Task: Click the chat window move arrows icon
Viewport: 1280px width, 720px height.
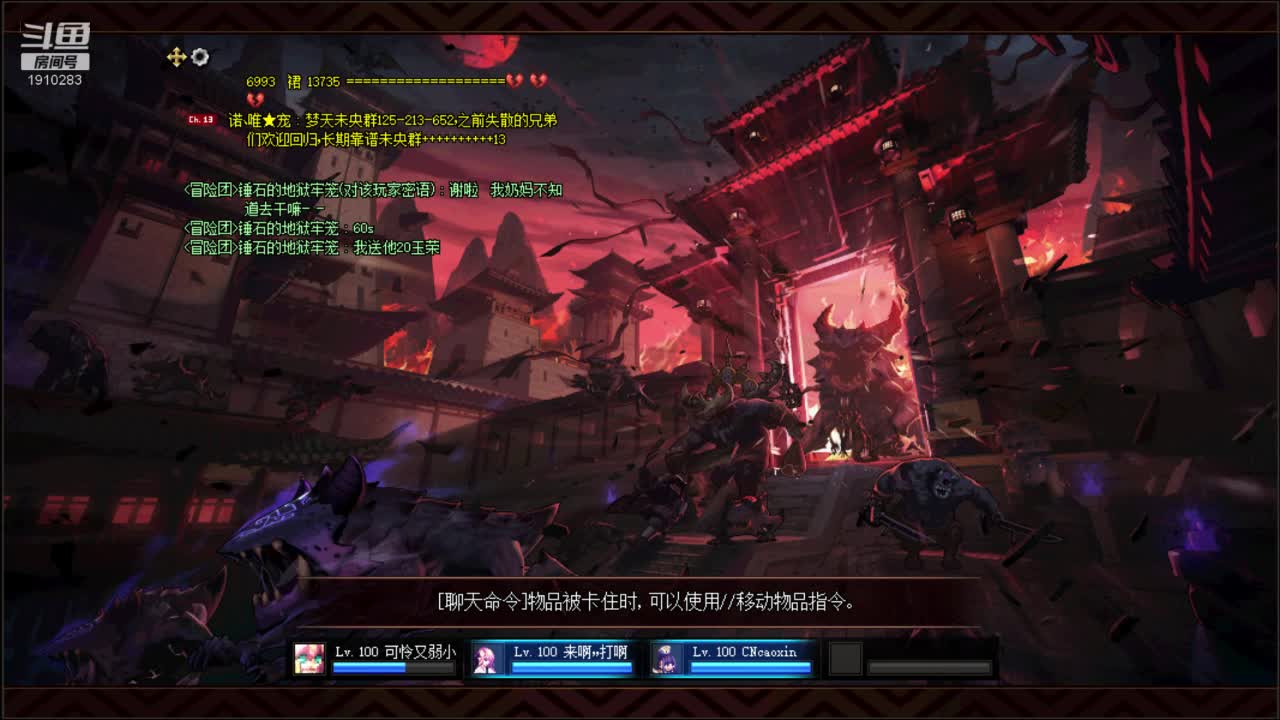Action: (x=176, y=57)
